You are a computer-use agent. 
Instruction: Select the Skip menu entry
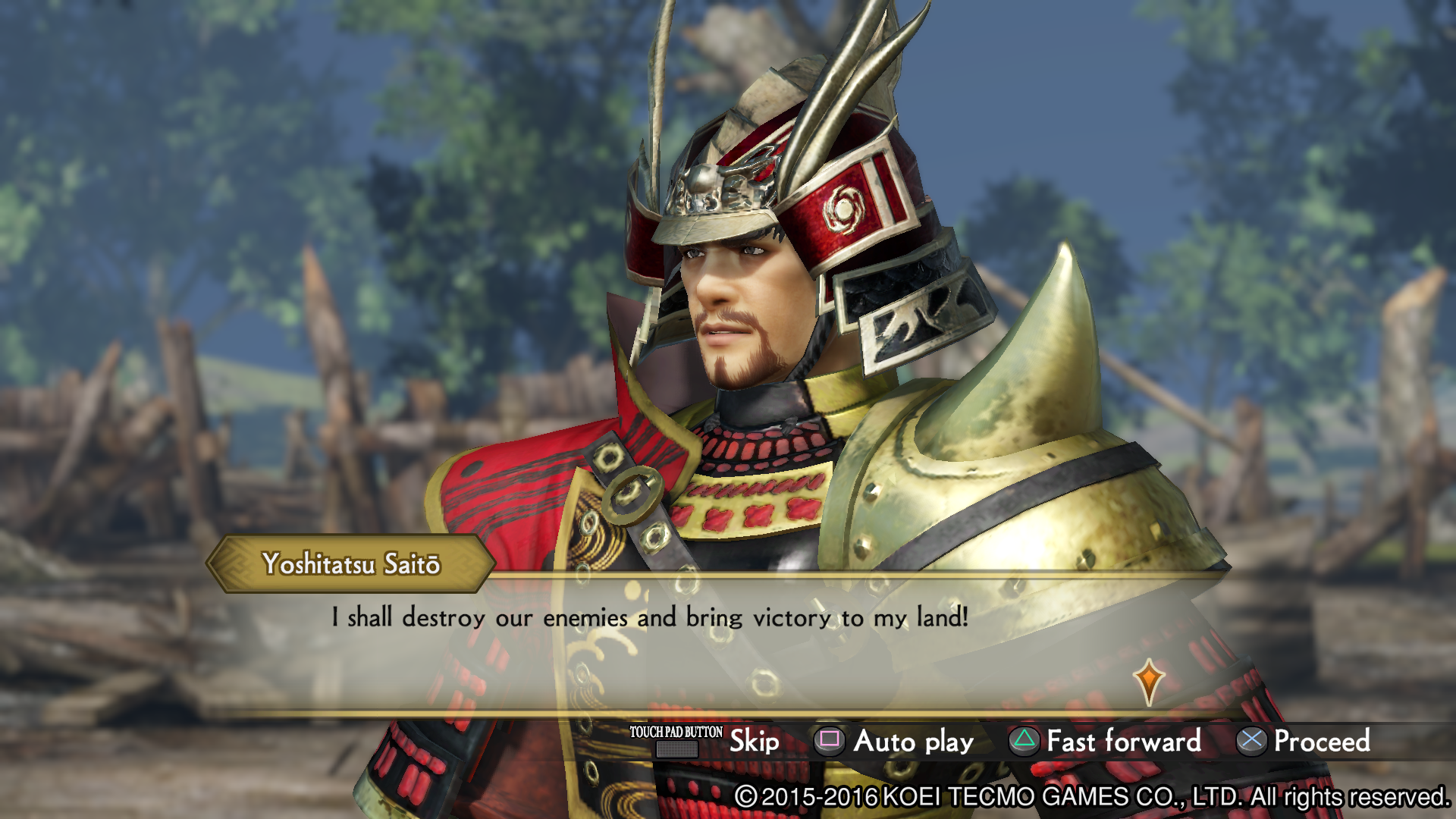(x=754, y=742)
